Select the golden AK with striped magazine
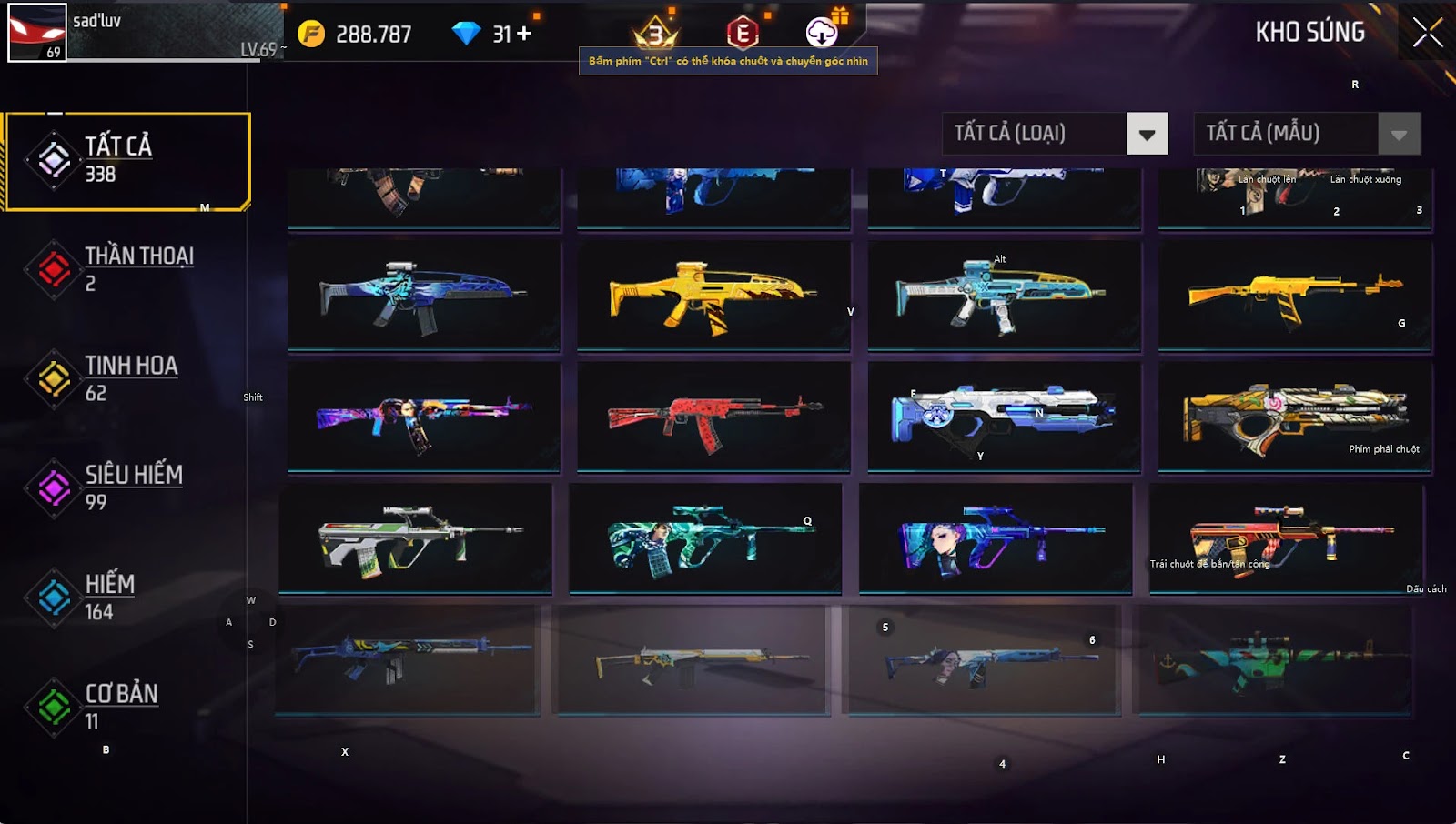Screen dimensions: 1456x824 tap(1294, 295)
